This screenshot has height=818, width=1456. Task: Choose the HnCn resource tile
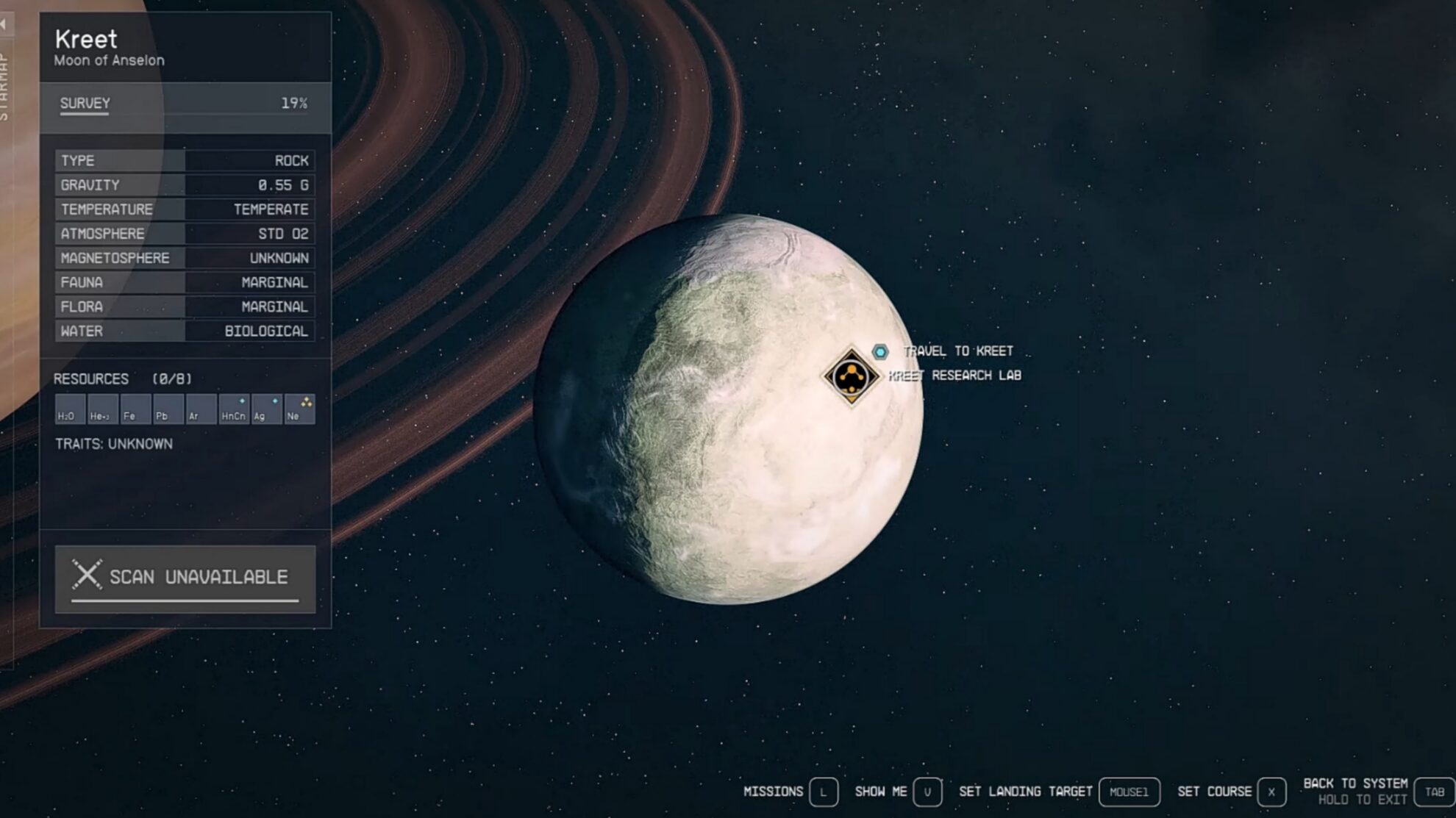tap(234, 409)
